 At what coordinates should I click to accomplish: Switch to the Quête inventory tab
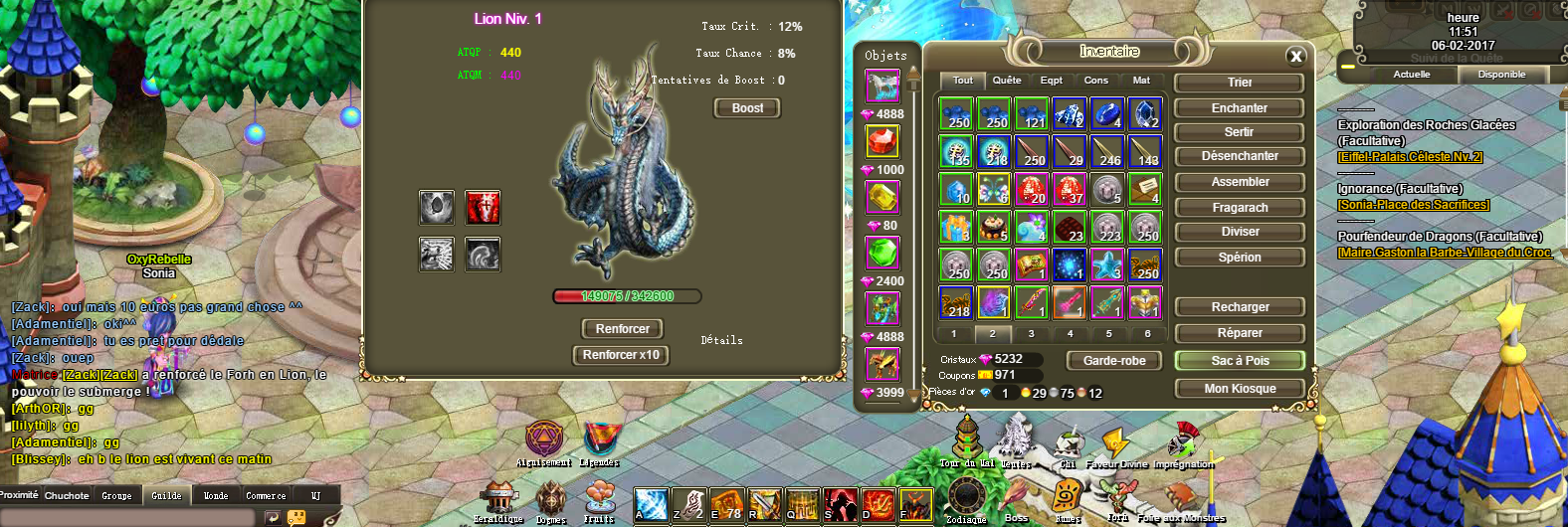coord(1007,81)
